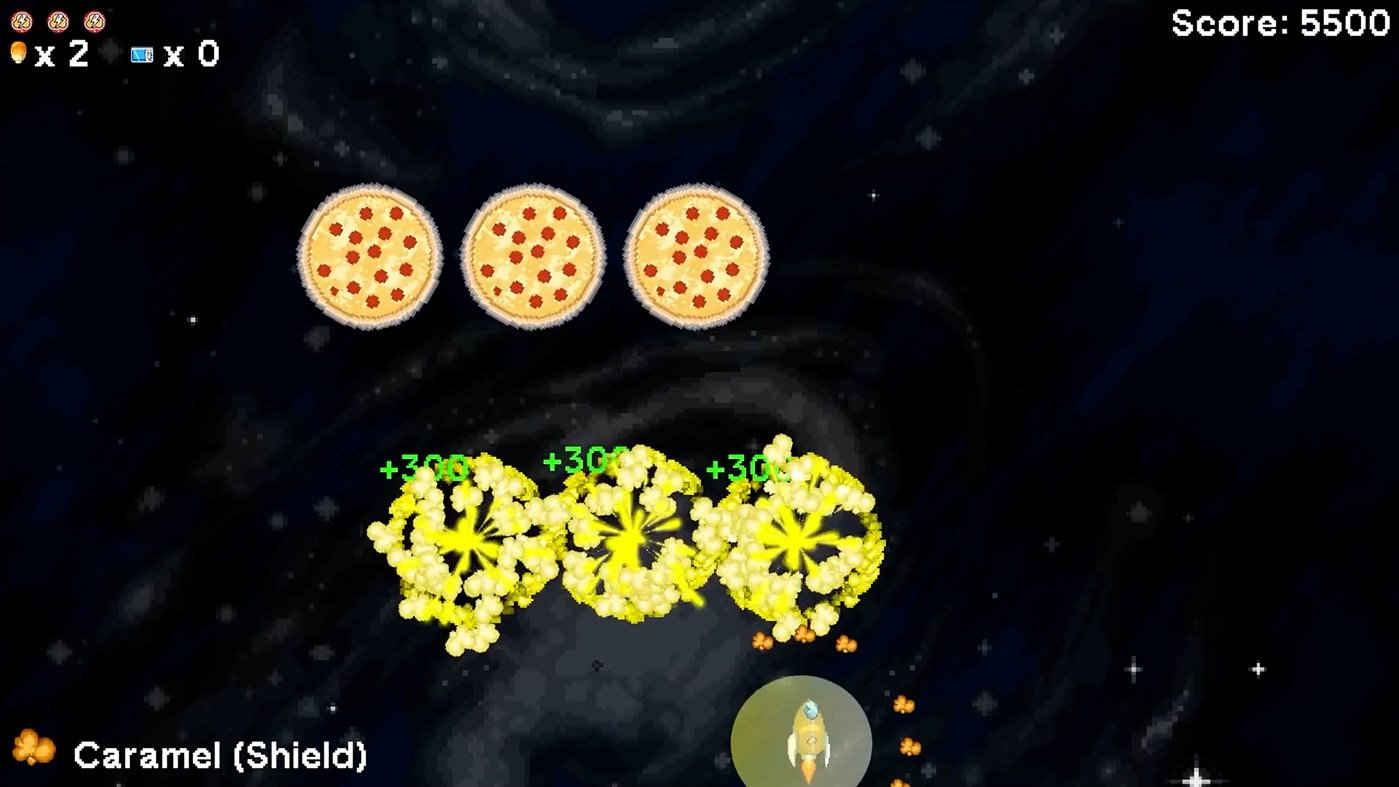1399x787 pixels.
Task: Click the blue microwave item icon
Action: pos(141,55)
